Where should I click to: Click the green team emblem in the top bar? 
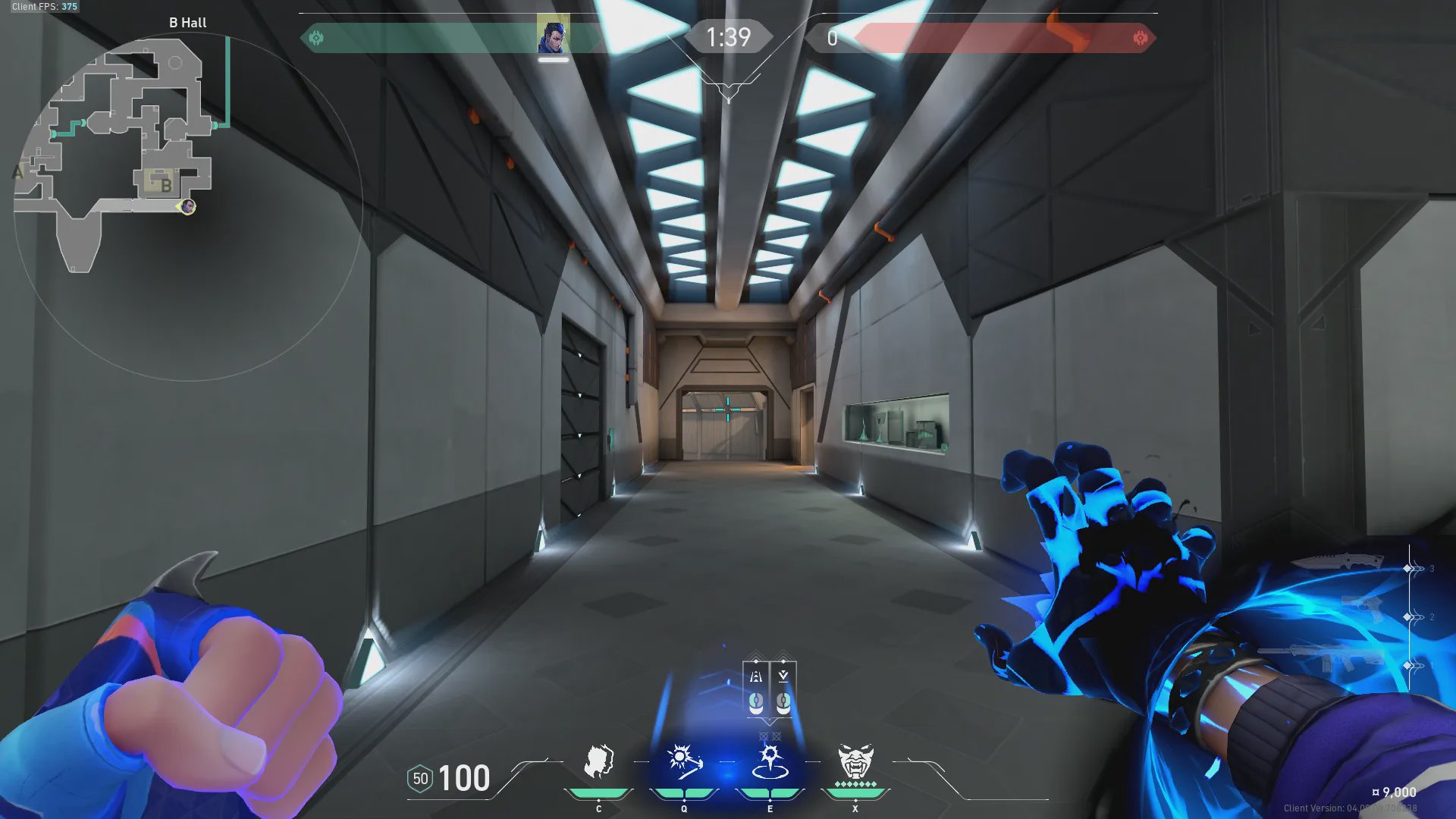tap(316, 38)
